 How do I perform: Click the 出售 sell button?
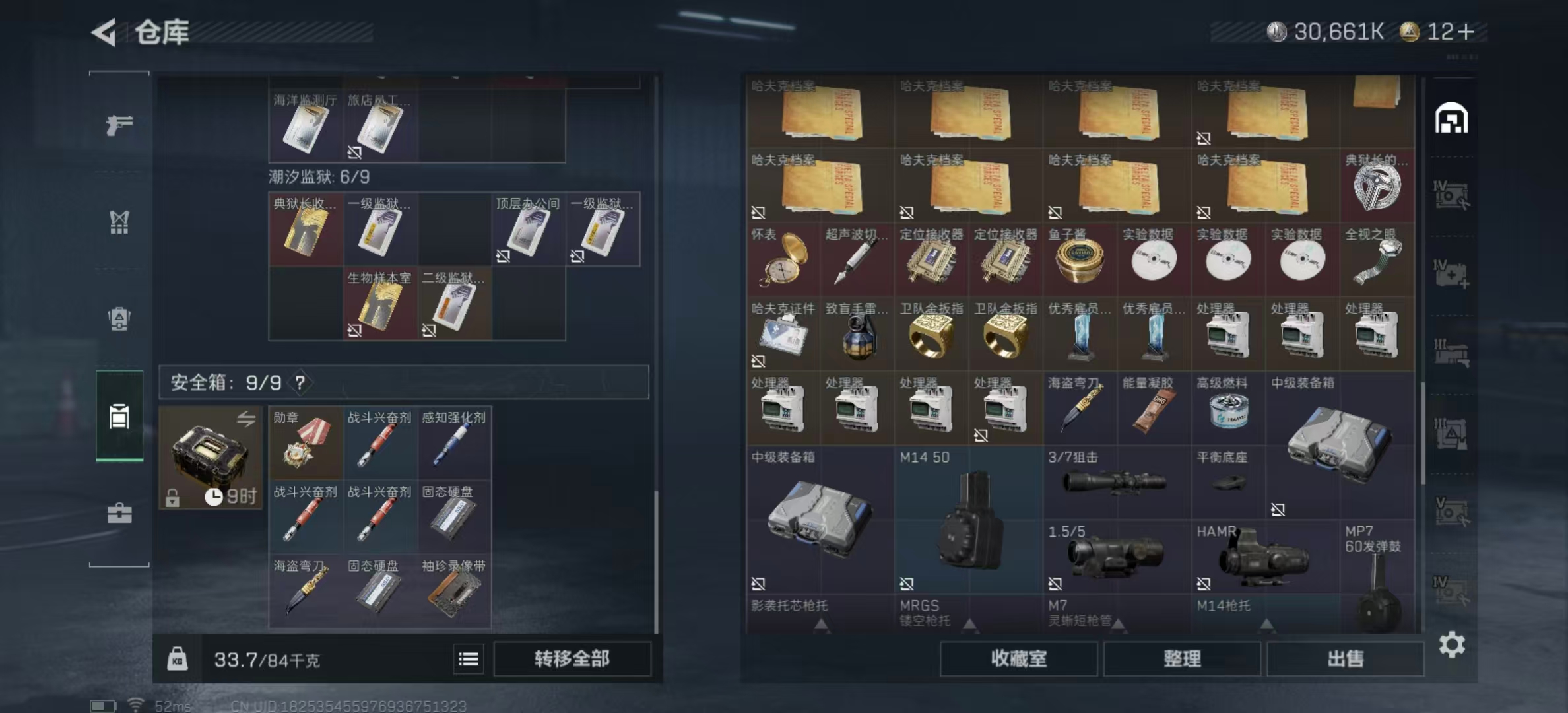tap(1345, 660)
